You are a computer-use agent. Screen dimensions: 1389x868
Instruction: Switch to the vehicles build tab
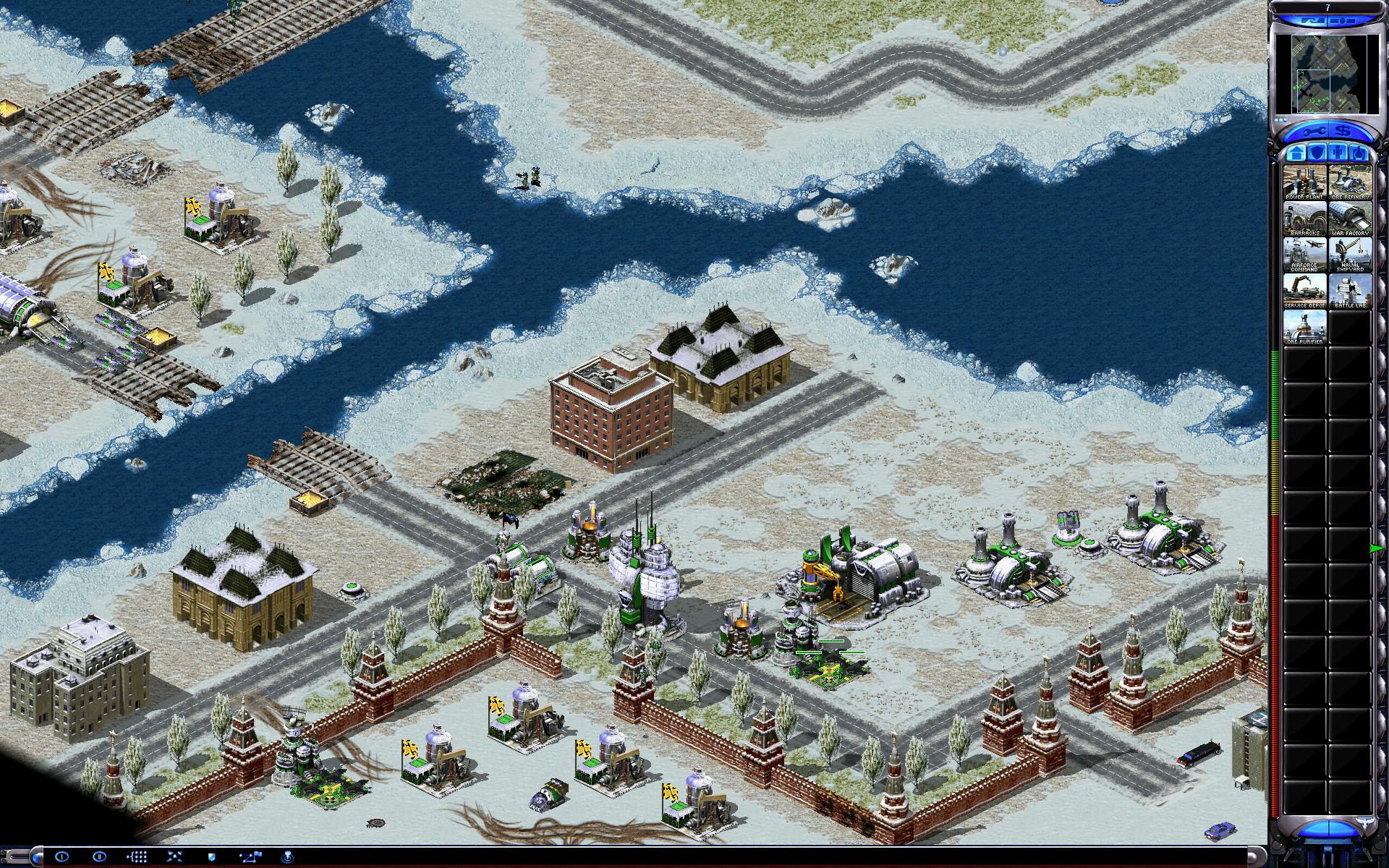click(x=1358, y=153)
